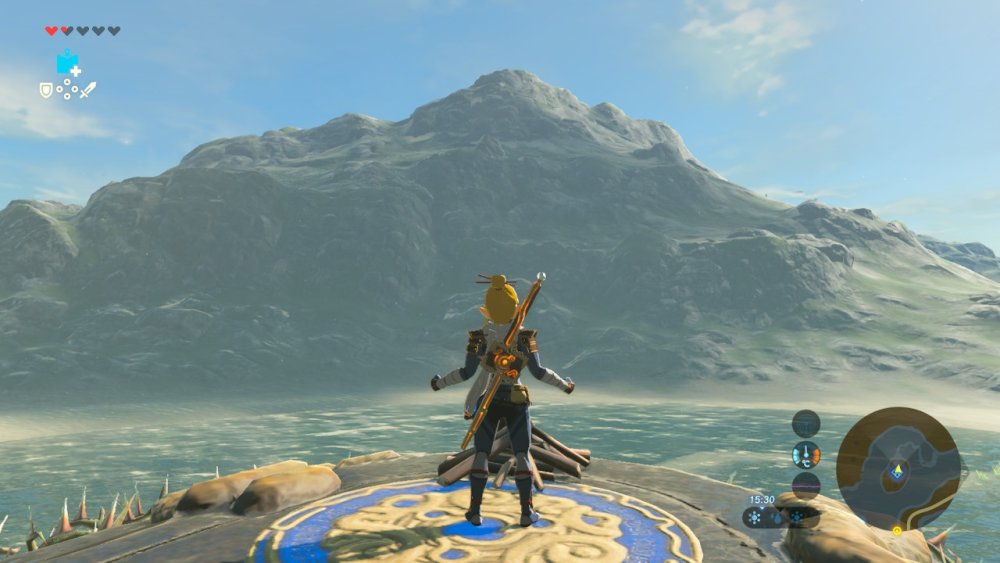Choose the sword quick-equip icon
Viewport: 1000px width, 563px height.
88,90
